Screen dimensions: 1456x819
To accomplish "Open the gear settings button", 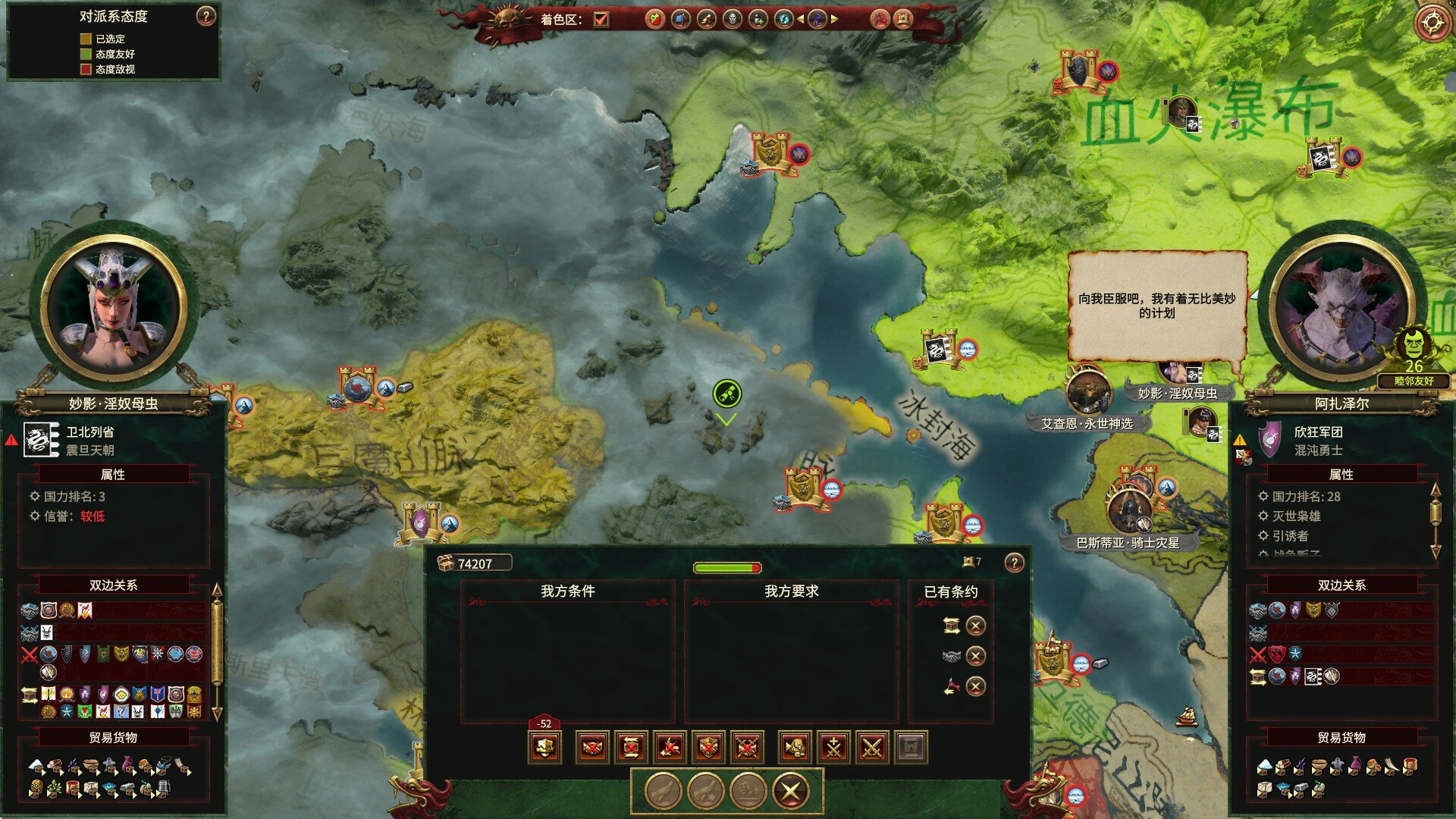I will pyautogui.click(x=1432, y=23).
